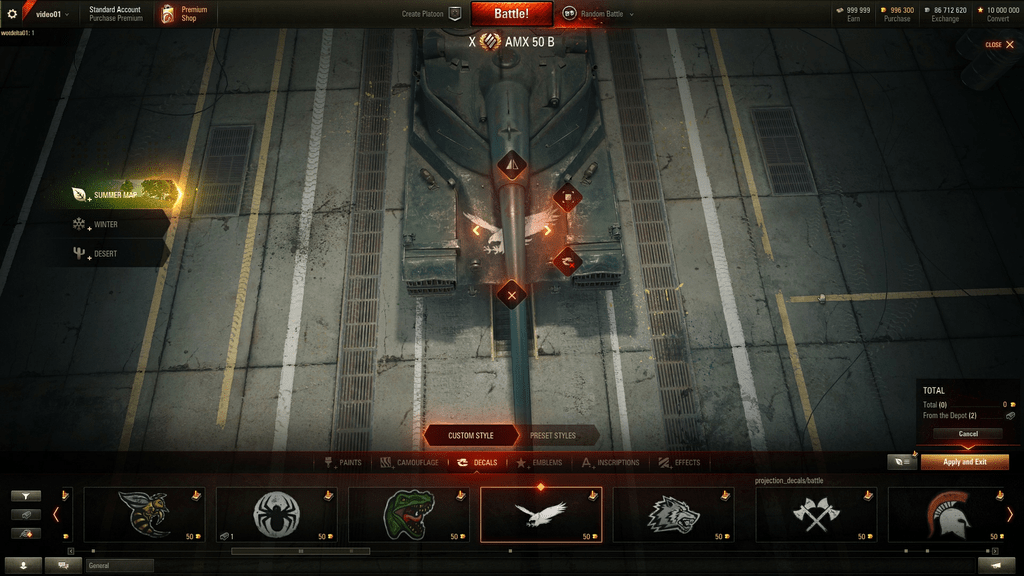Remove the decal using the X marker
Viewport: 1024px width, 576px height.
coord(512,295)
